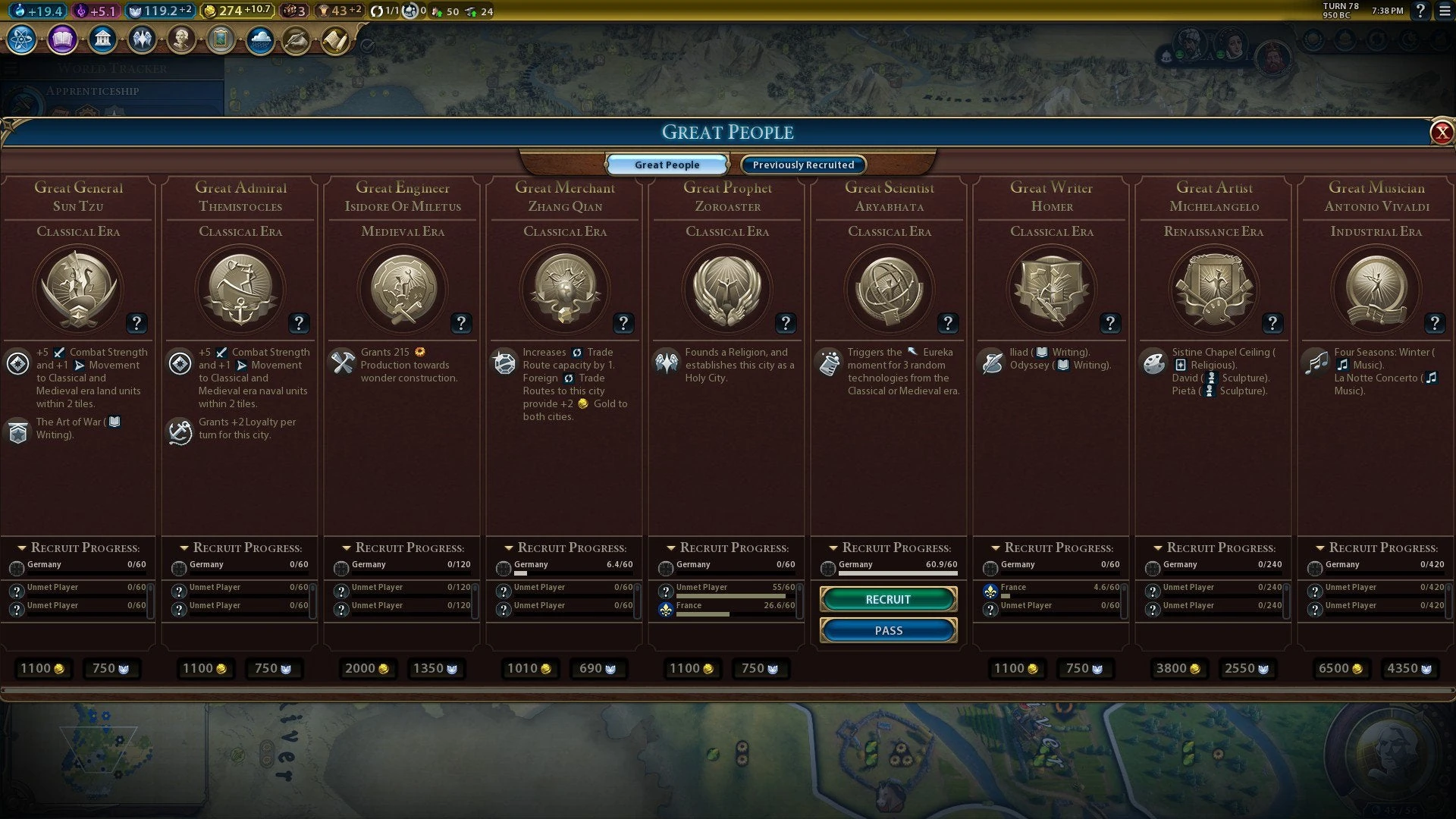Click the question mark on Zoroaster's card
1456x819 pixels.
coord(786,323)
